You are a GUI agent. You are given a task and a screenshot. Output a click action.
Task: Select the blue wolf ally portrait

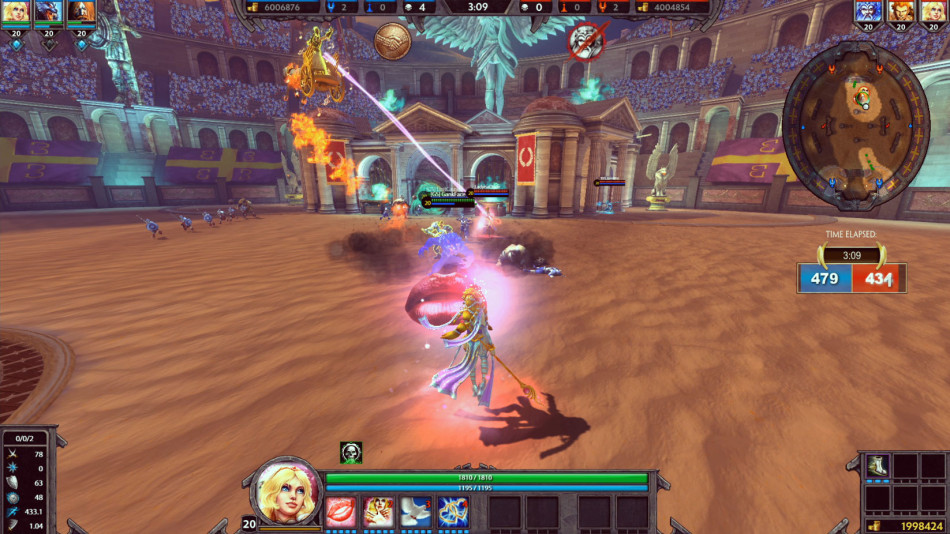(48, 13)
